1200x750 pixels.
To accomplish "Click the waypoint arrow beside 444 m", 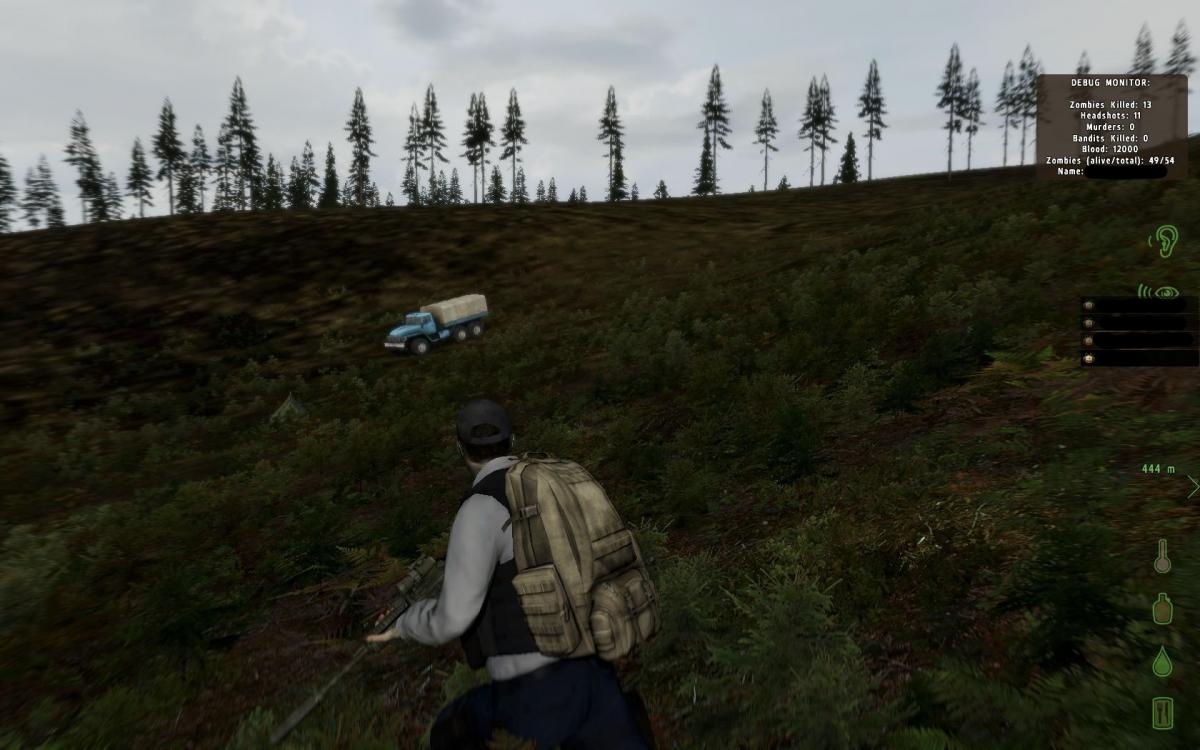I will tap(1192, 487).
